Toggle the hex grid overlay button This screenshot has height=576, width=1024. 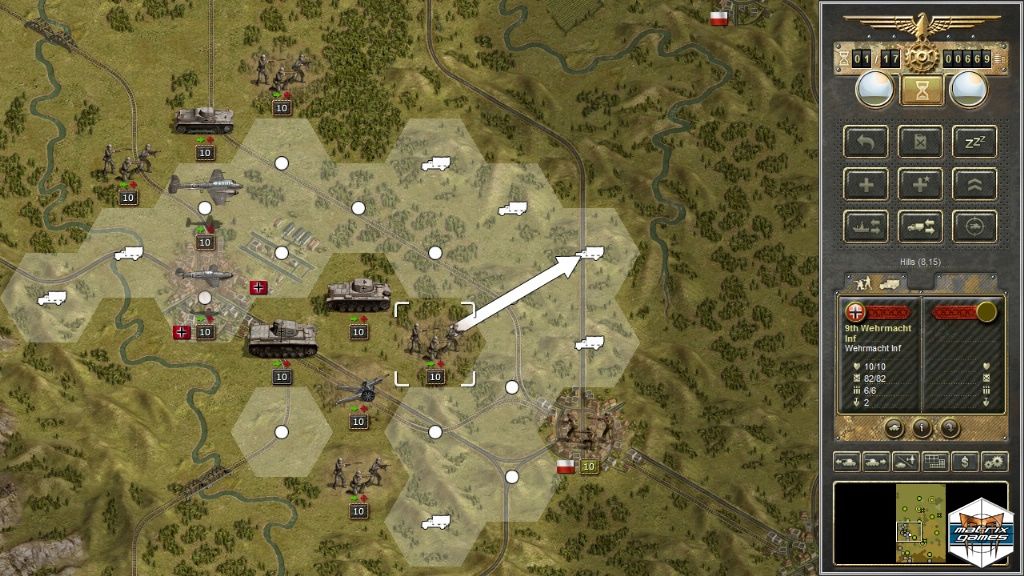936,461
